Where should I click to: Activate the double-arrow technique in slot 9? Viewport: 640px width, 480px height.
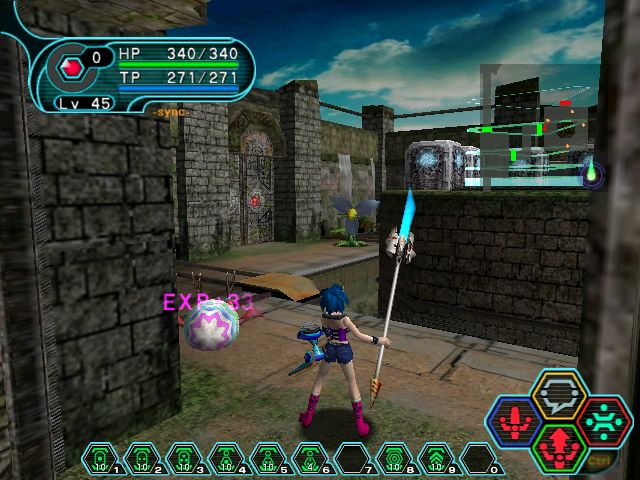(438, 460)
